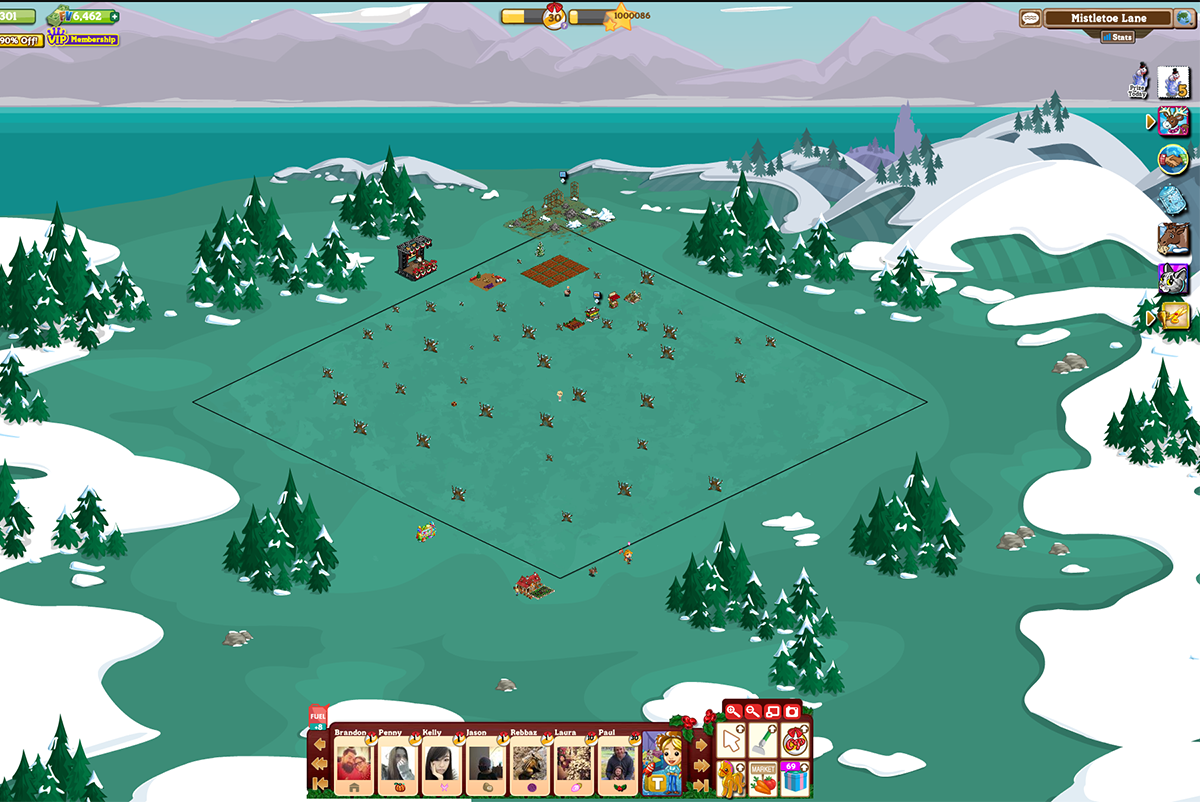Zoom in with the plus magnifier
This screenshot has height=802, width=1200.
coord(733,711)
